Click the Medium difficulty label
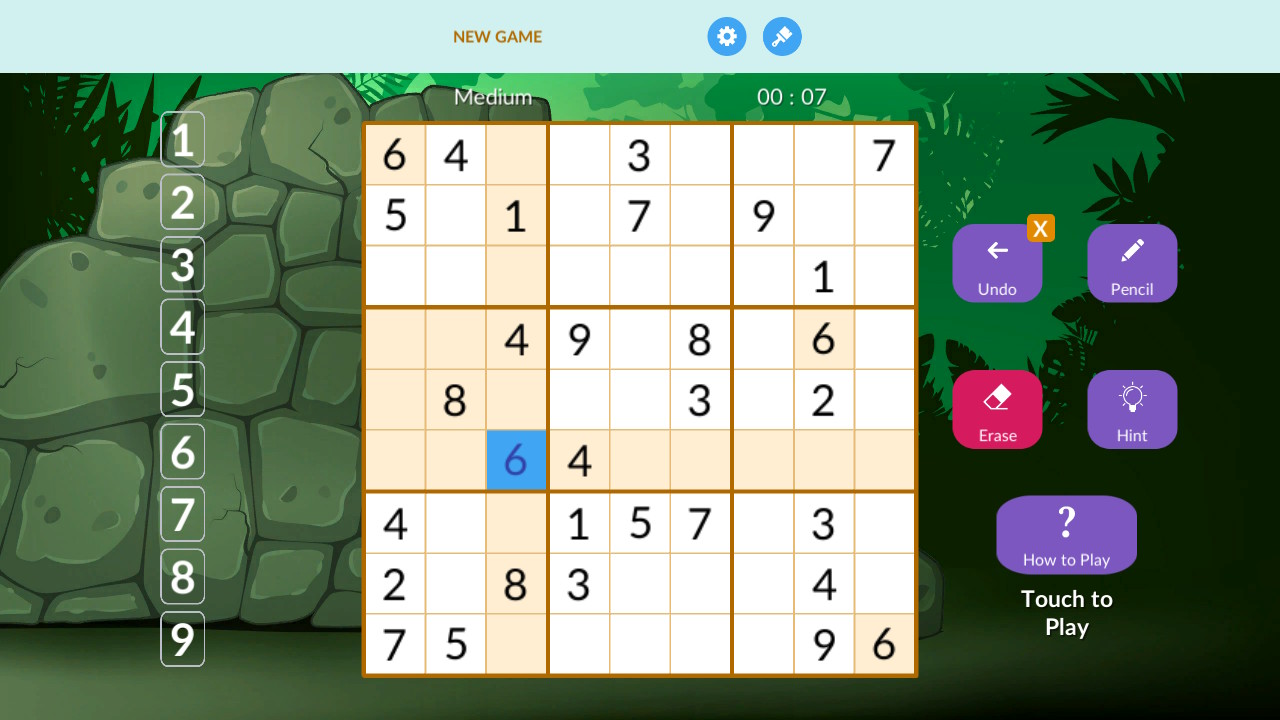The width and height of the screenshot is (1280, 720). [492, 97]
